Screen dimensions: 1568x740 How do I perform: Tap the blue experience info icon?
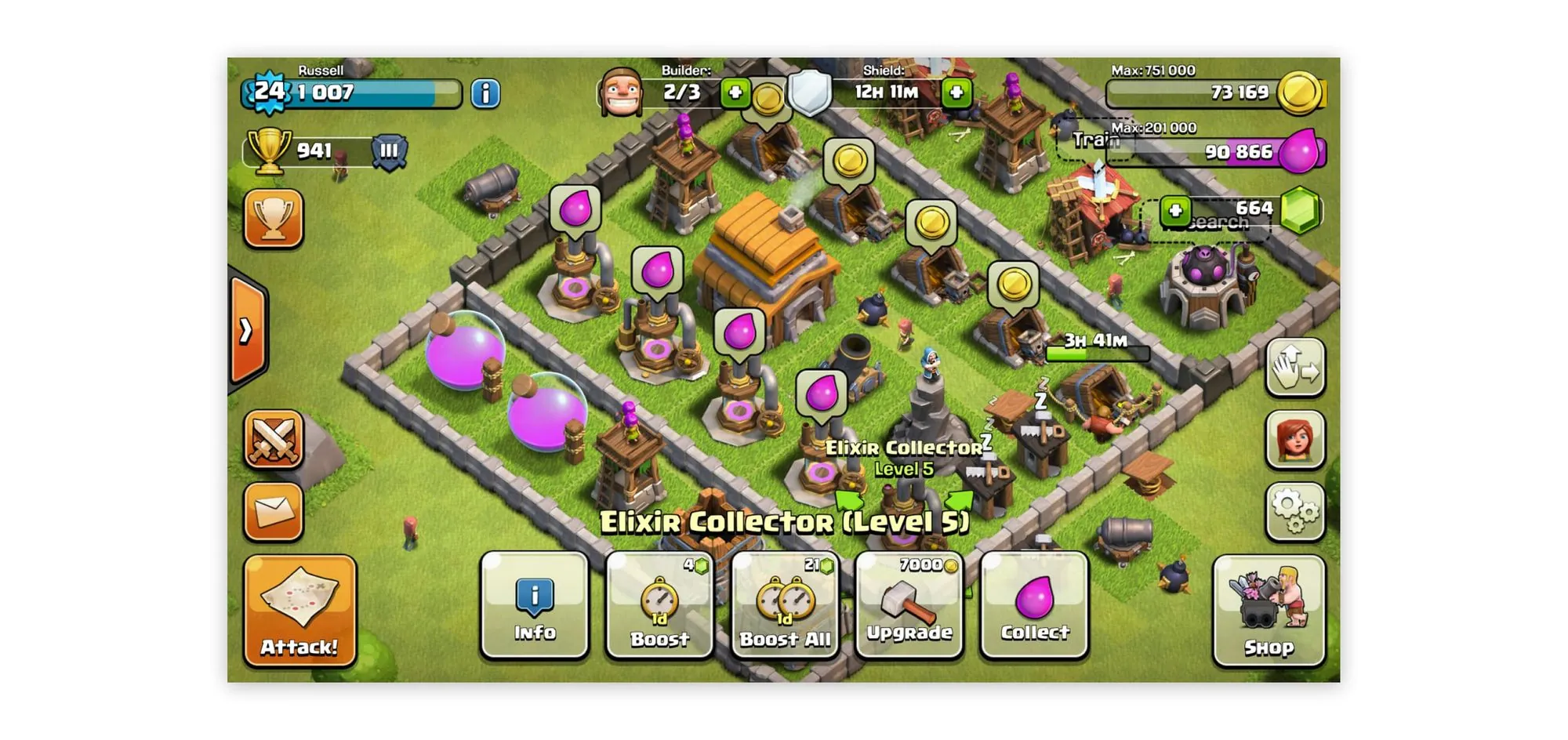486,94
